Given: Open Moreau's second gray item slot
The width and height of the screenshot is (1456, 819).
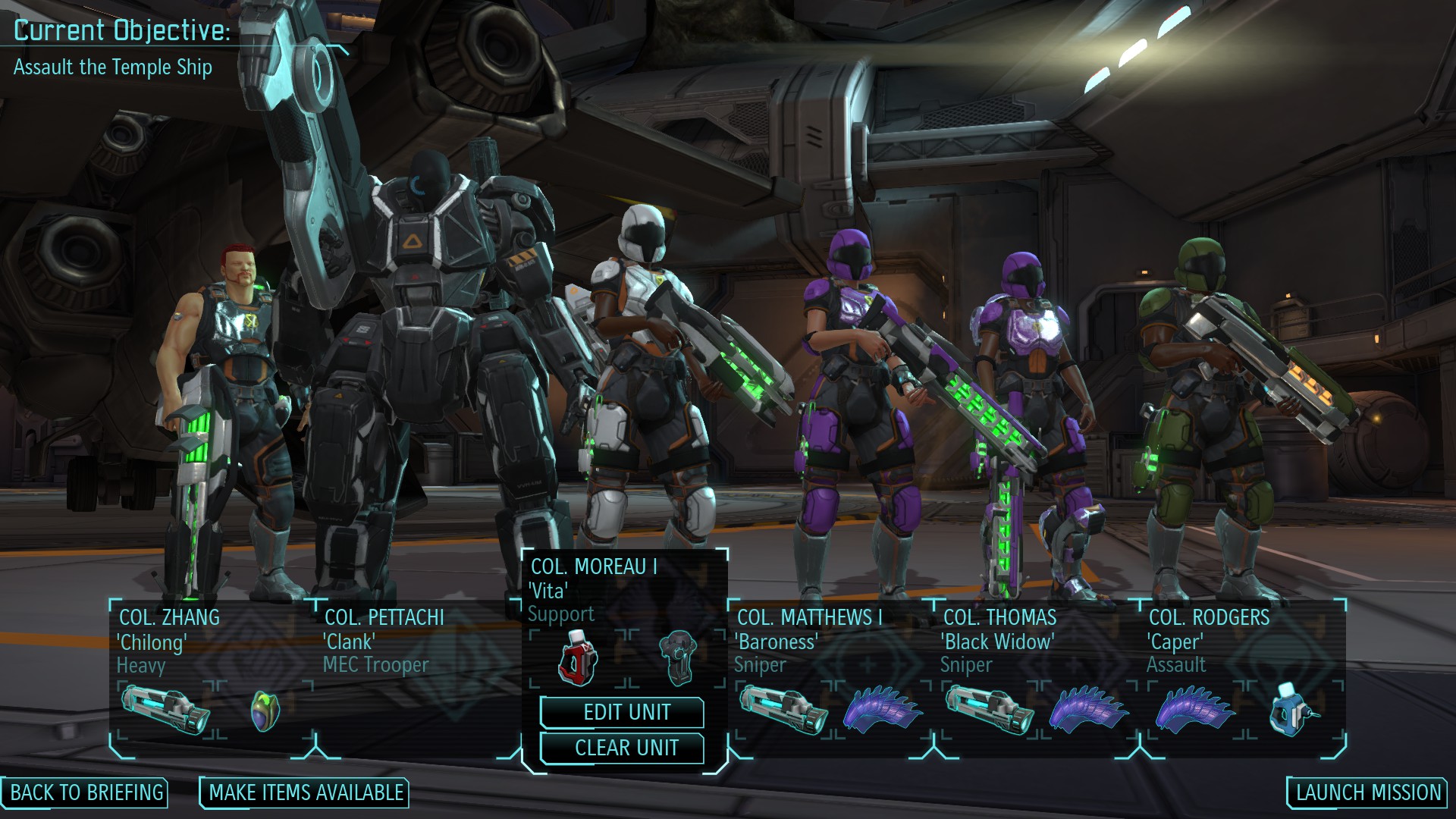Looking at the screenshot, I should coord(678,658).
